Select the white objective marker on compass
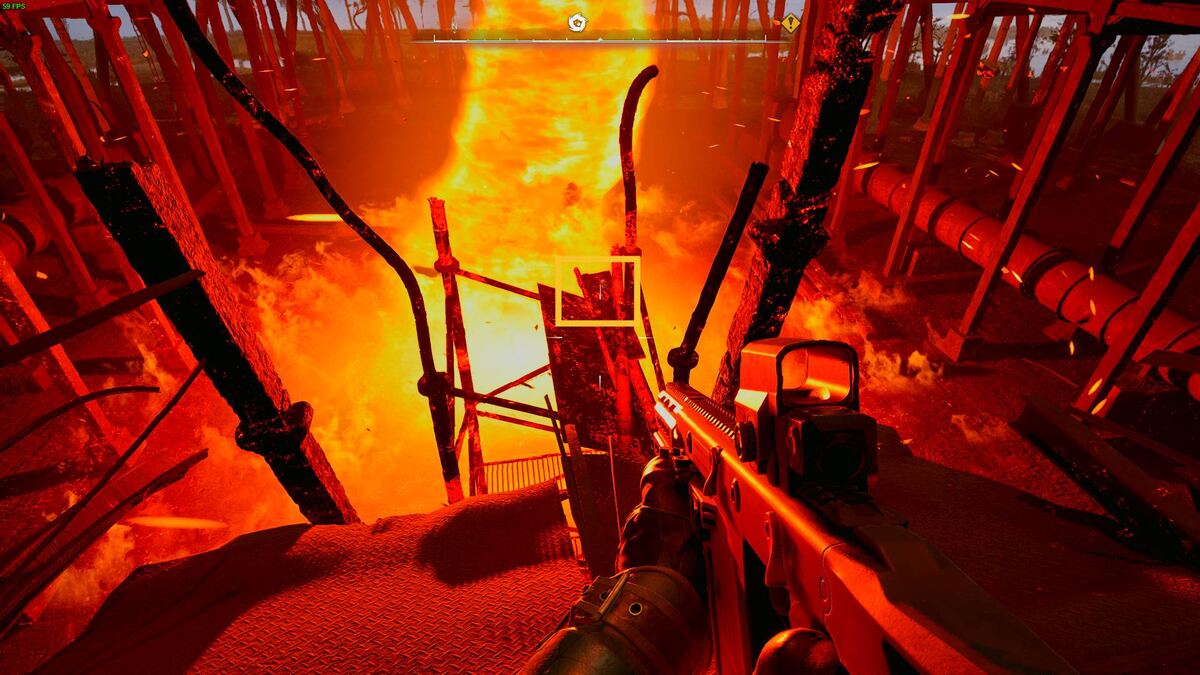This screenshot has width=1200, height=675. click(x=577, y=22)
